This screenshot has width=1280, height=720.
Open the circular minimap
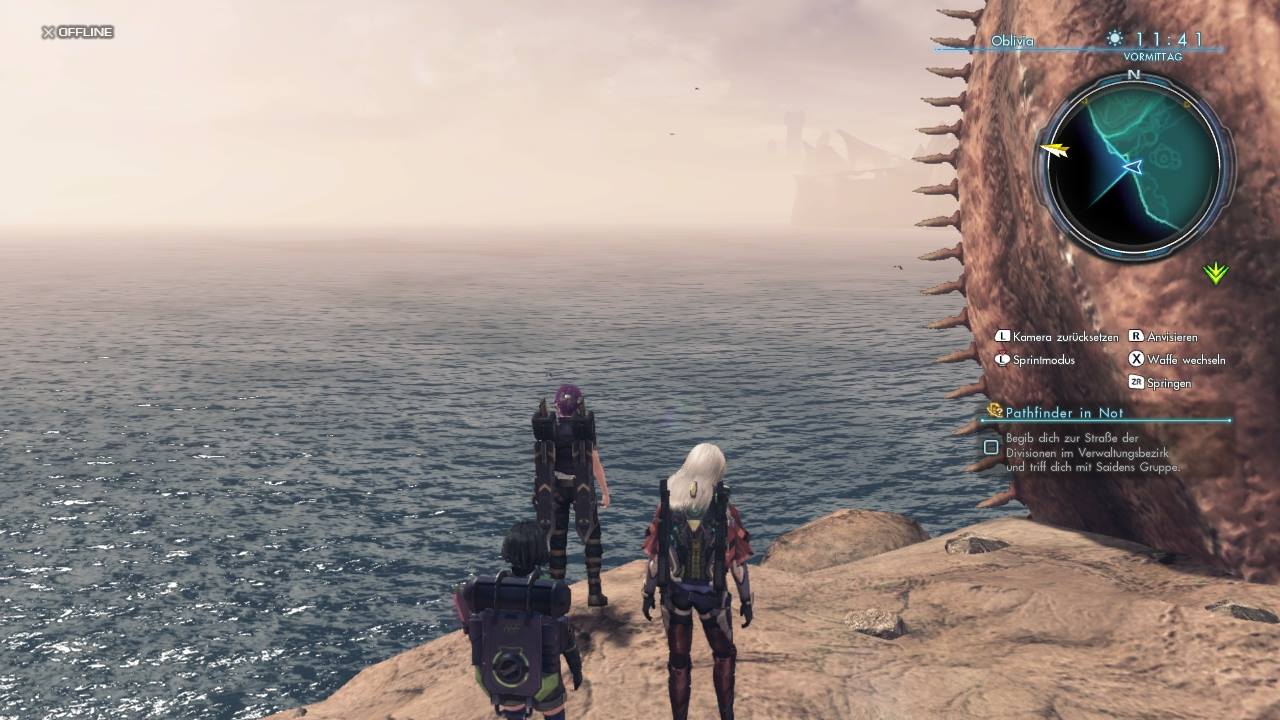click(x=1134, y=166)
